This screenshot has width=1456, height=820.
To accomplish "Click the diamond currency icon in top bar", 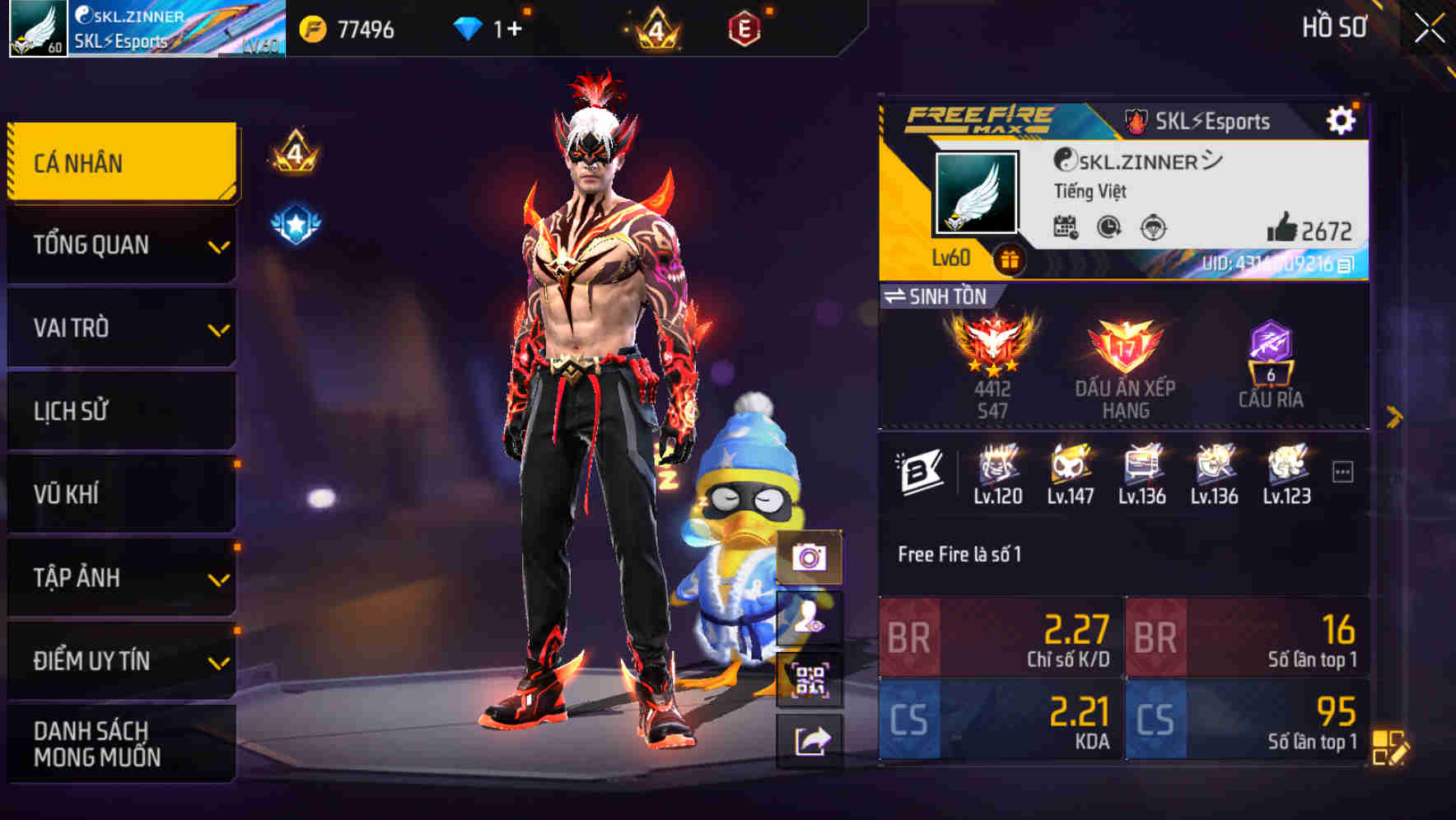I will (x=468, y=26).
